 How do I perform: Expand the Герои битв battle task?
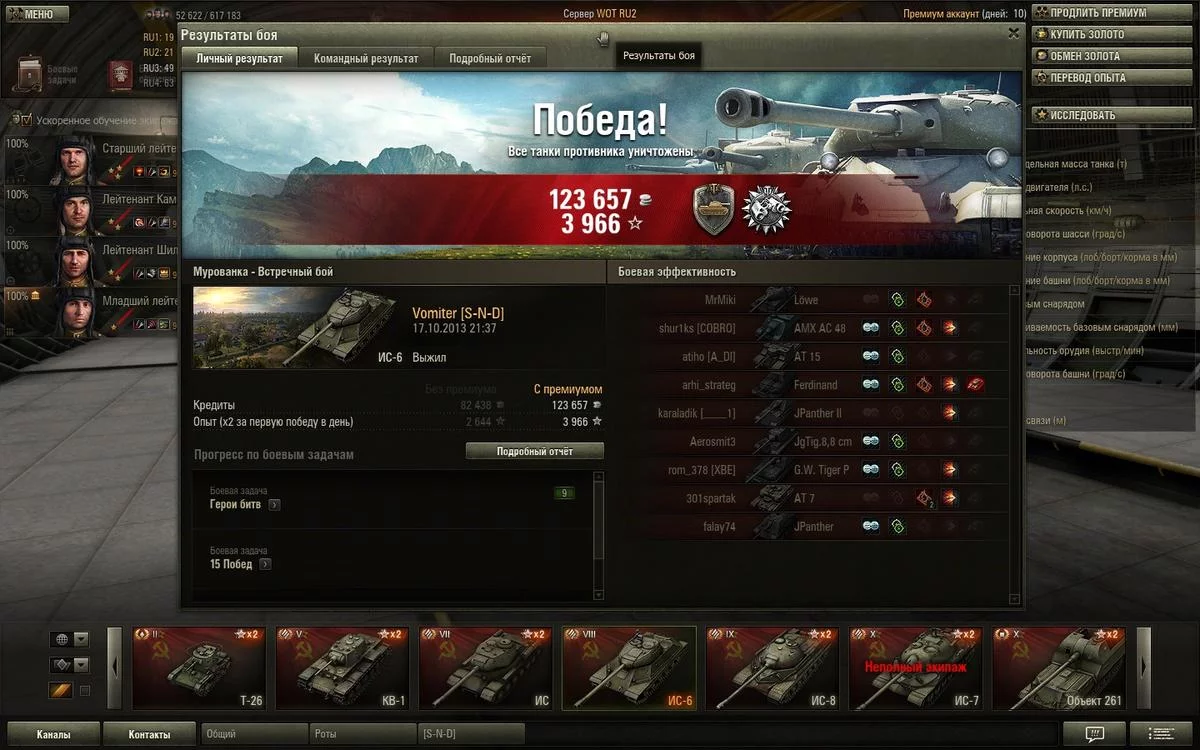(275, 505)
